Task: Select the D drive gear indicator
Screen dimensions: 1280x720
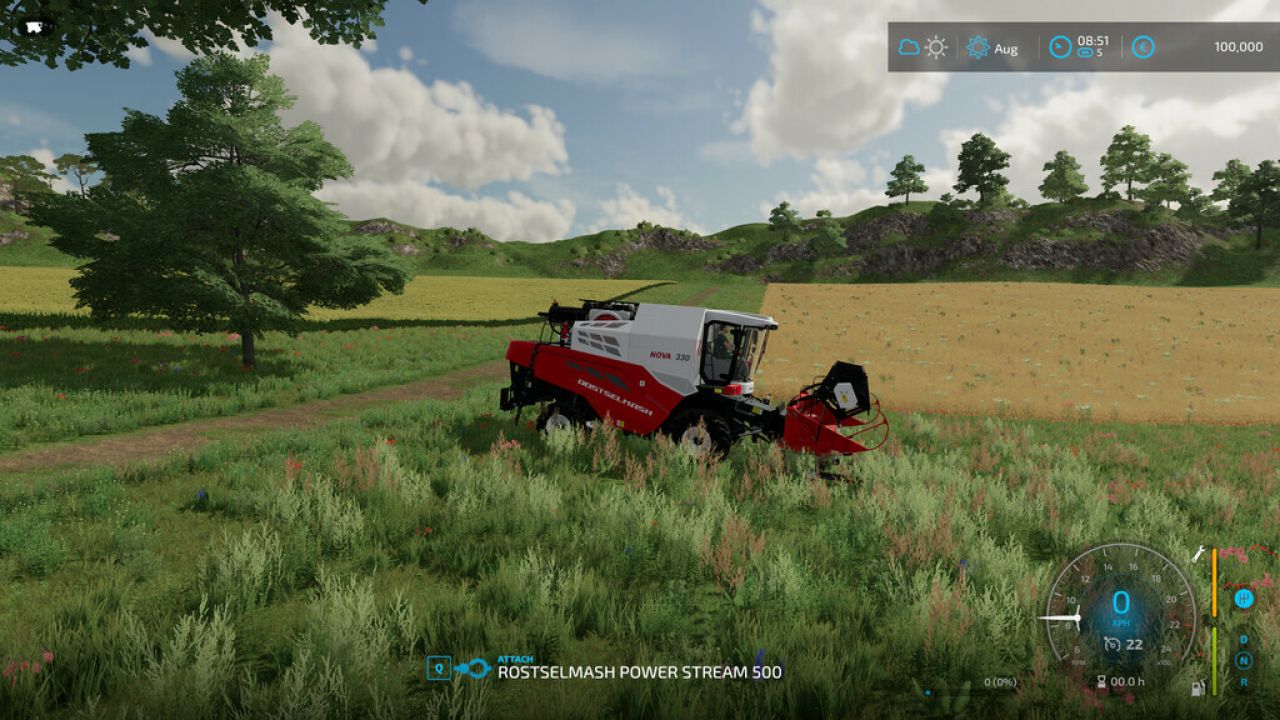Action: 1243,640
